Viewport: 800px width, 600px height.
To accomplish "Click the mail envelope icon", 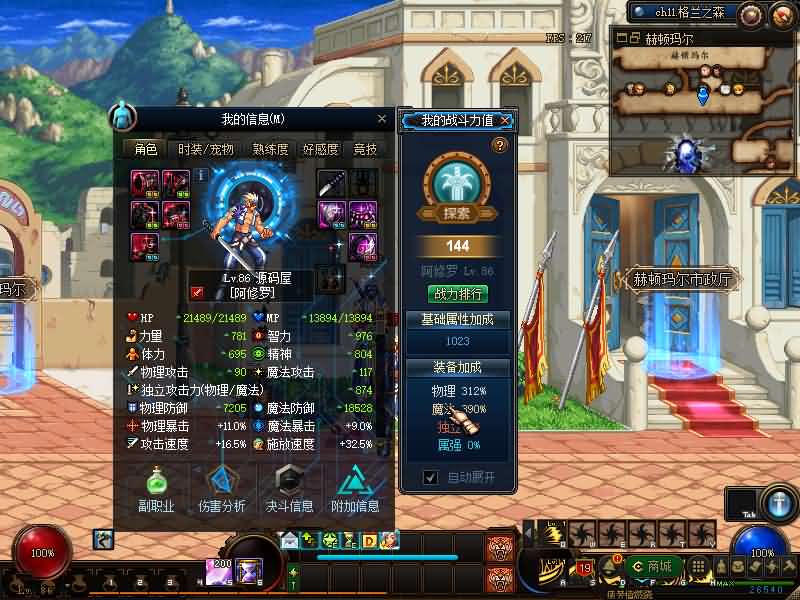I will click(x=290, y=540).
